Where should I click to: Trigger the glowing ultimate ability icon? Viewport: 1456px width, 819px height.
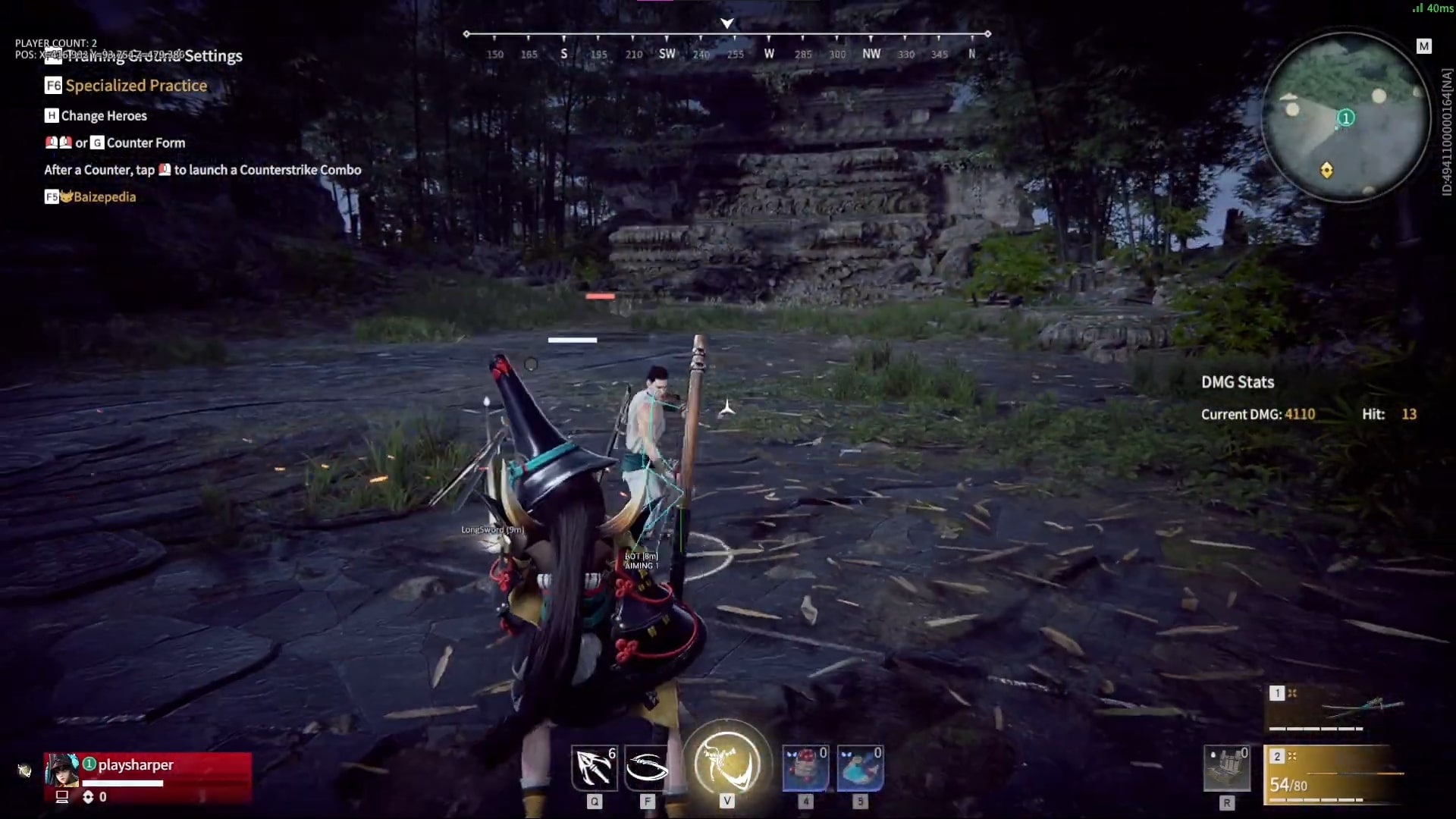click(x=726, y=764)
